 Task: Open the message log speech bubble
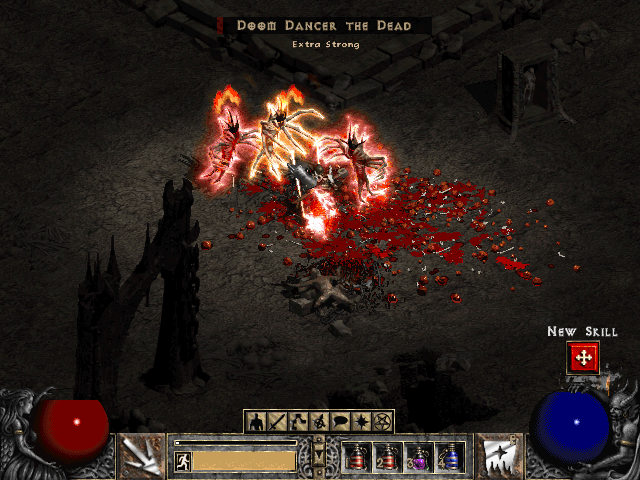(x=339, y=422)
